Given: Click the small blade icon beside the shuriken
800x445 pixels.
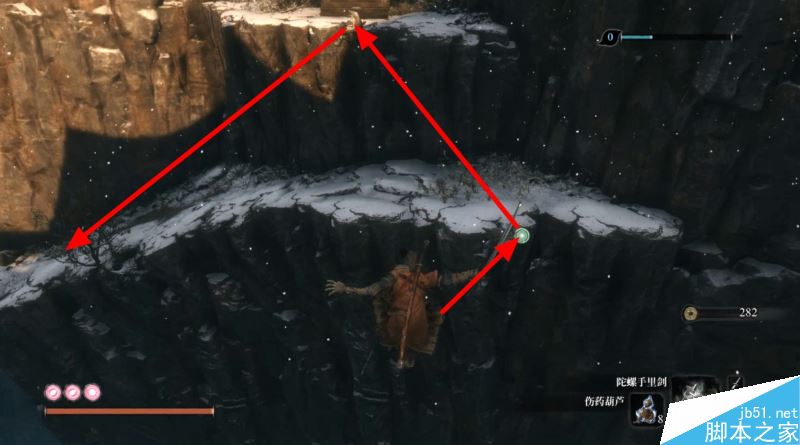Looking at the screenshot, I should tap(734, 383).
